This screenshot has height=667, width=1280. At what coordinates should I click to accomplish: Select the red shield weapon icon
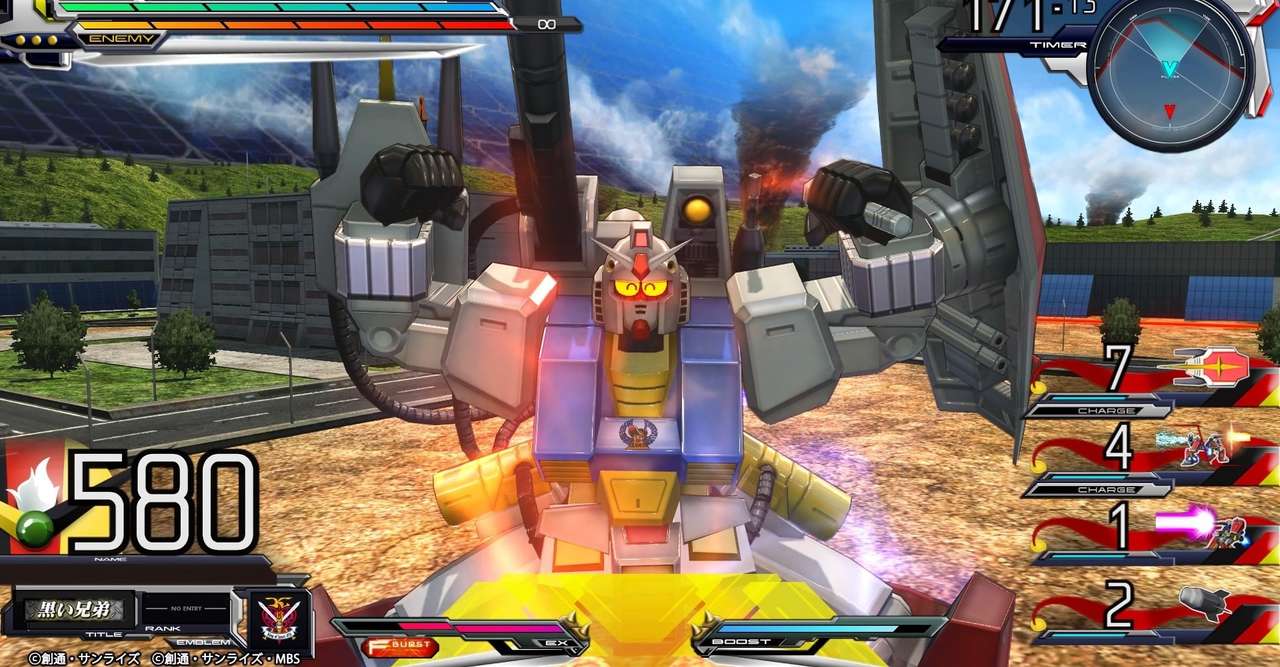tap(1213, 368)
